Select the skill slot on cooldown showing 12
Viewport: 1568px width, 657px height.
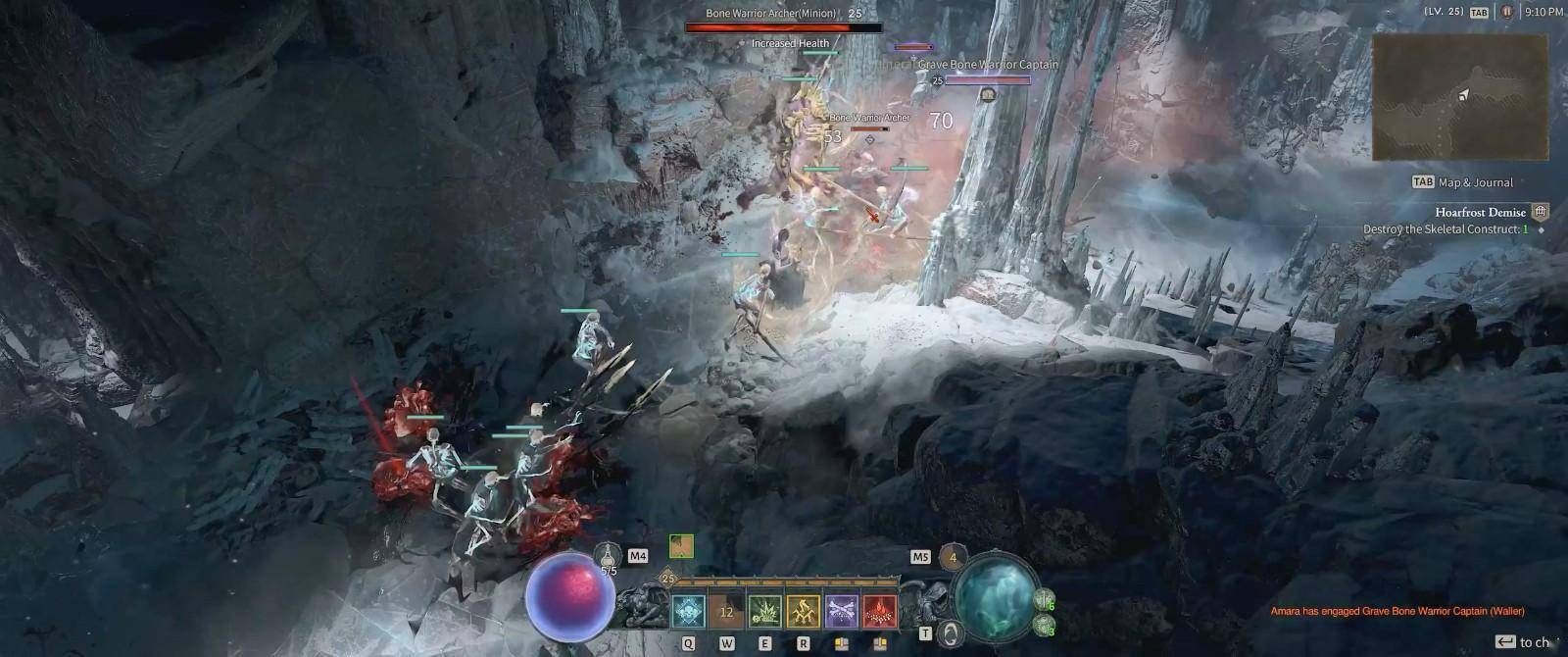pos(727,612)
